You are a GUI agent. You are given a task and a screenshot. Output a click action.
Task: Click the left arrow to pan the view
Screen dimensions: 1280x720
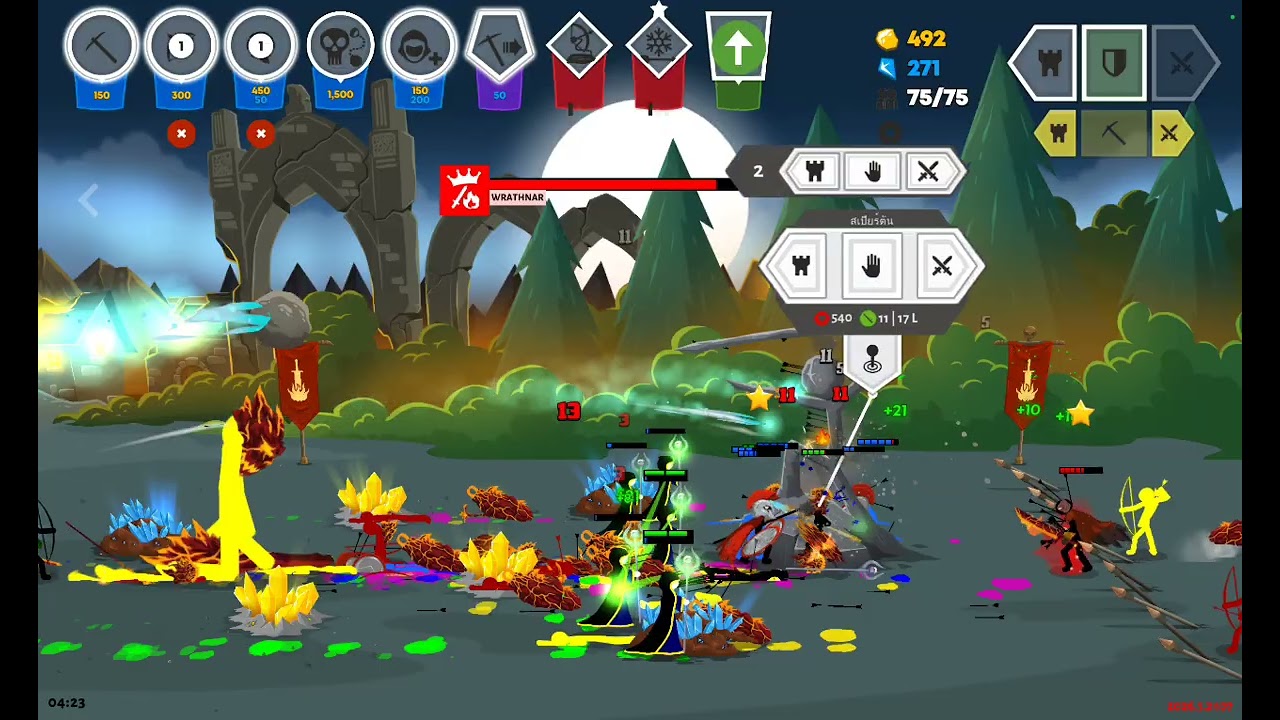click(88, 200)
